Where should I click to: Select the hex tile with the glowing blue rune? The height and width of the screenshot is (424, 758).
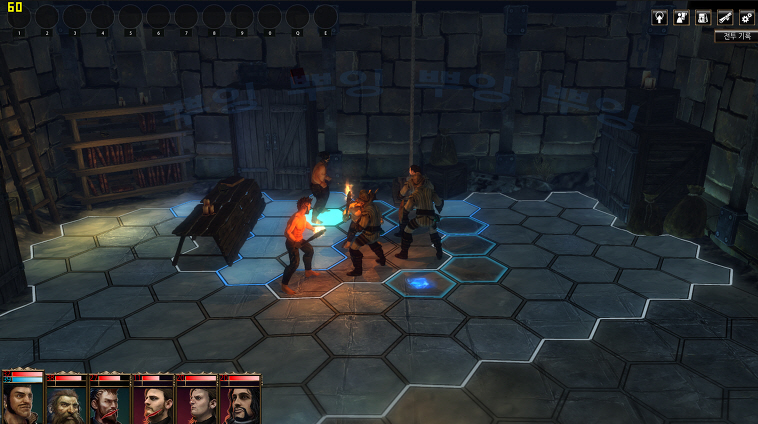click(420, 285)
